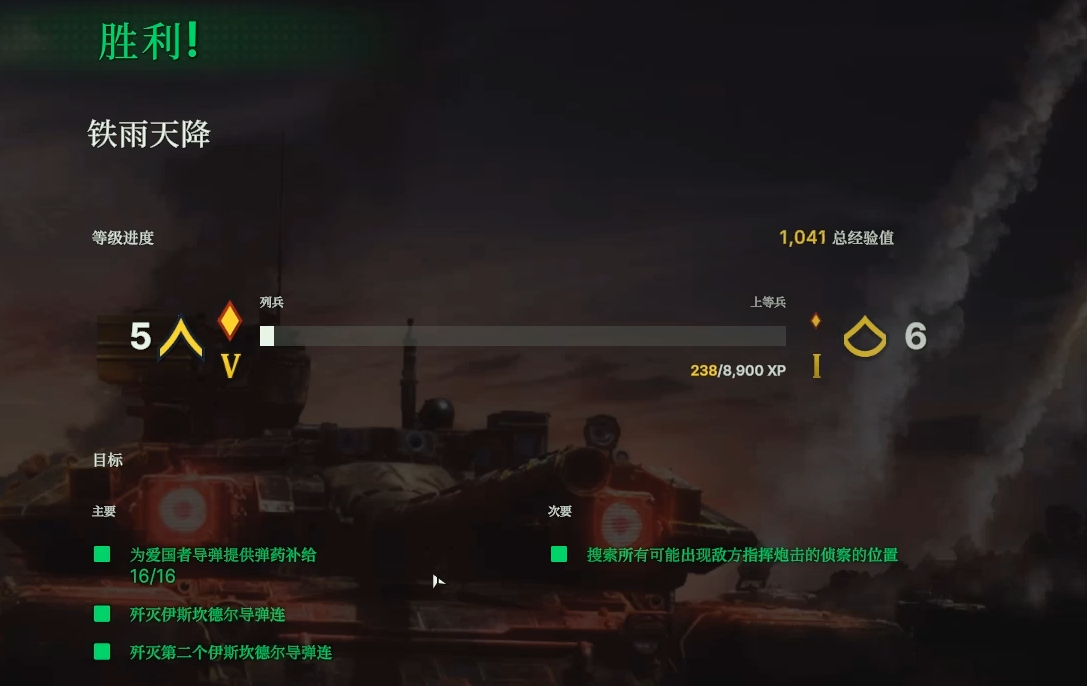Click the level 6 rank insignia

(864, 338)
